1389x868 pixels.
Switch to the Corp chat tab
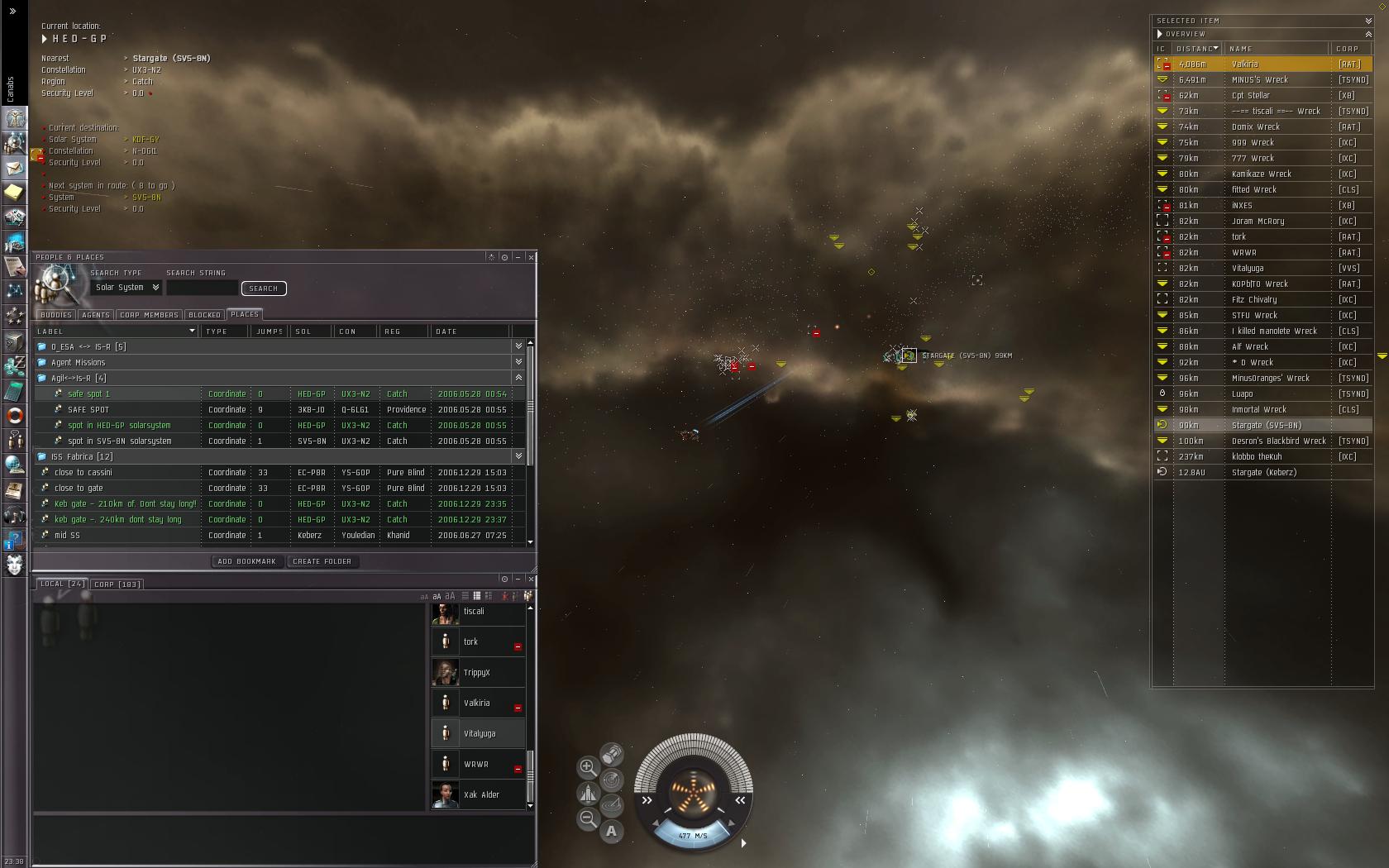point(117,584)
